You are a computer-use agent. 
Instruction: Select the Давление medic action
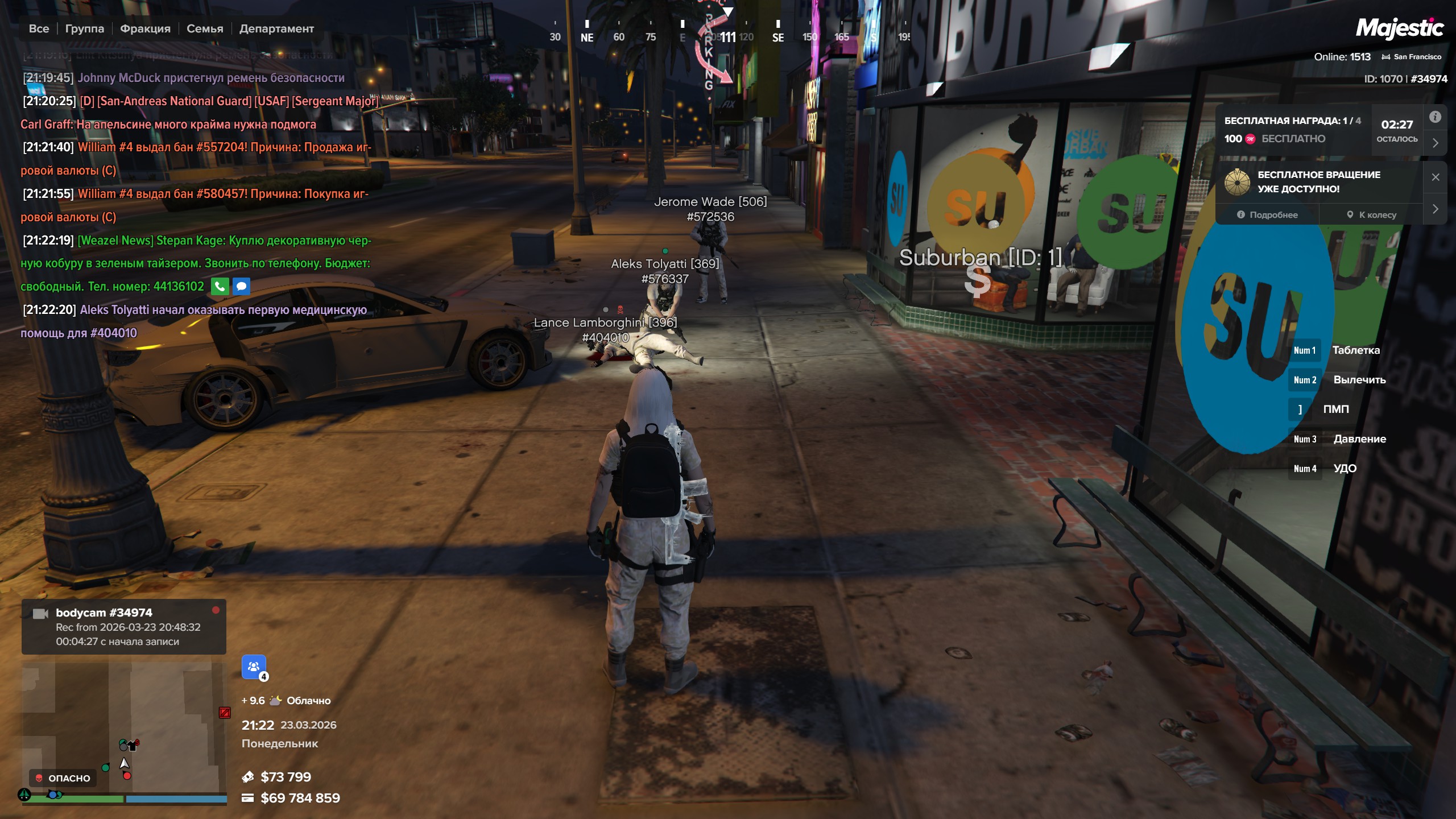pos(1359,439)
